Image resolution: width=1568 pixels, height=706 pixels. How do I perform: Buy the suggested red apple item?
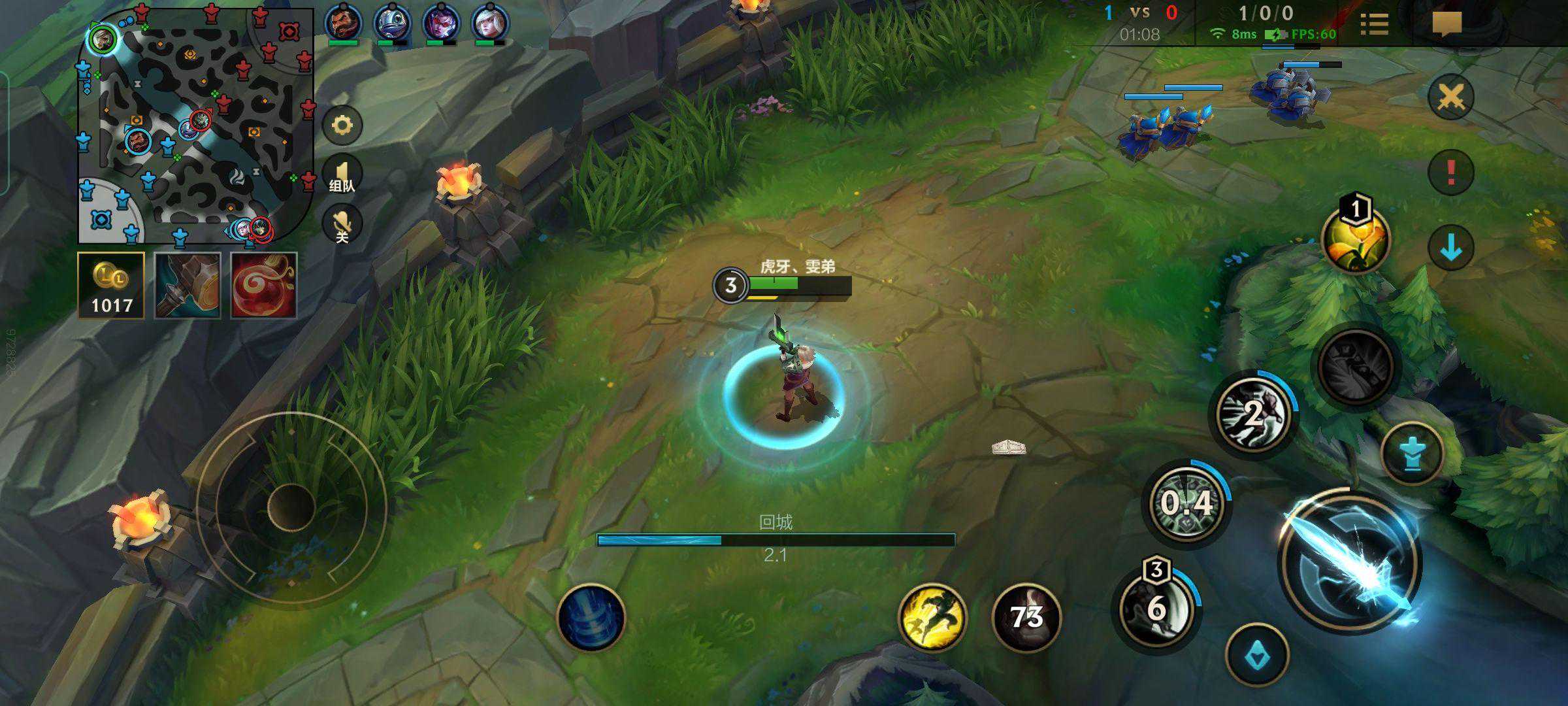tap(264, 286)
